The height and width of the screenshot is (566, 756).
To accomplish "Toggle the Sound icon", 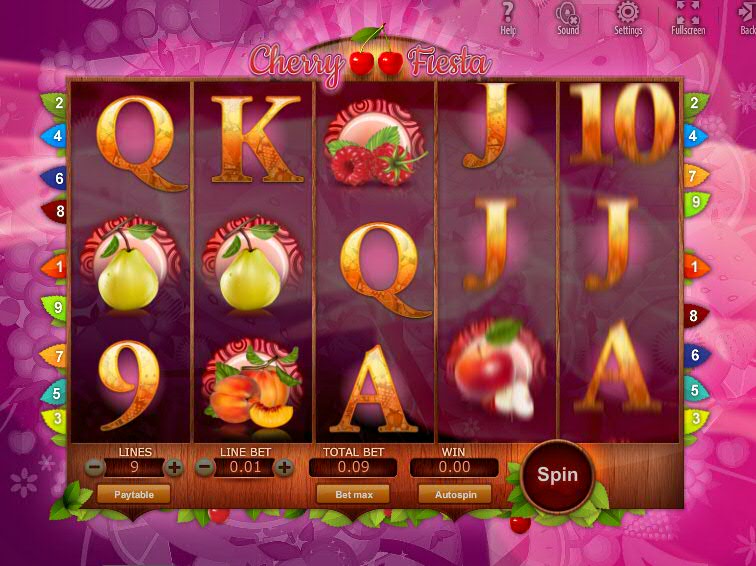I will [x=567, y=16].
